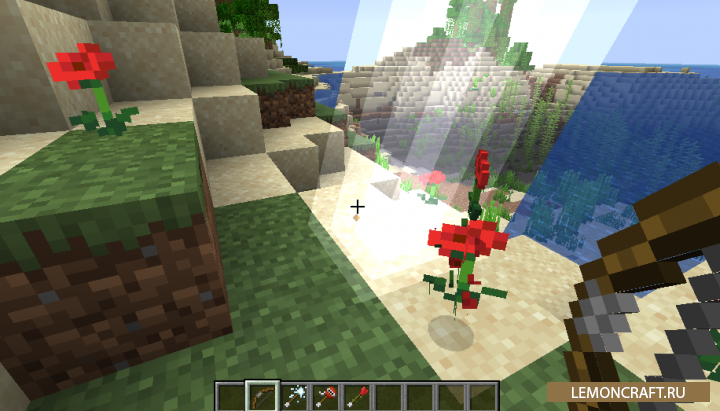
Task: Choose the round red-headed arrow slot
Action: [x=325, y=395]
